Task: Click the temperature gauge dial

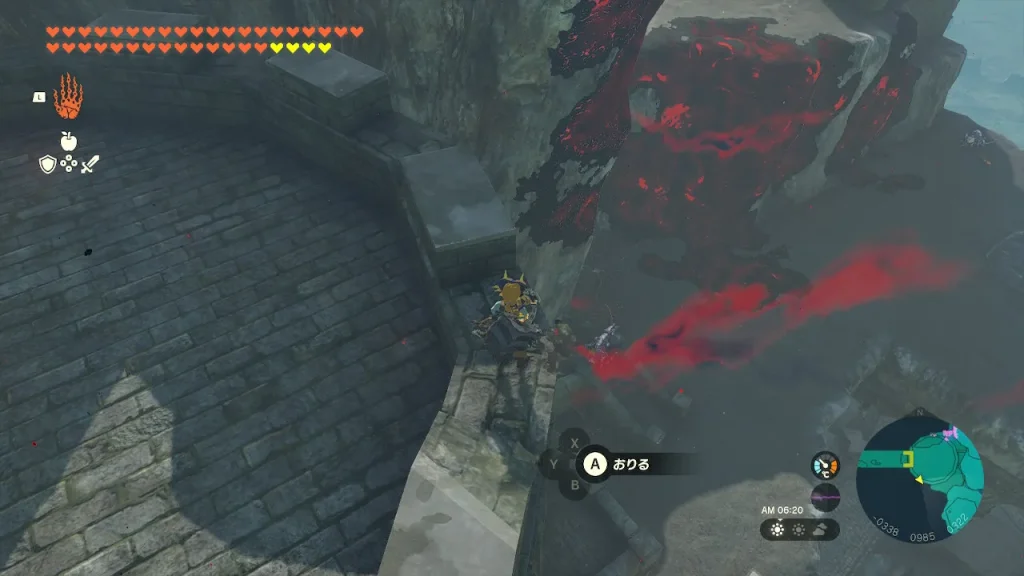Action: click(x=825, y=465)
